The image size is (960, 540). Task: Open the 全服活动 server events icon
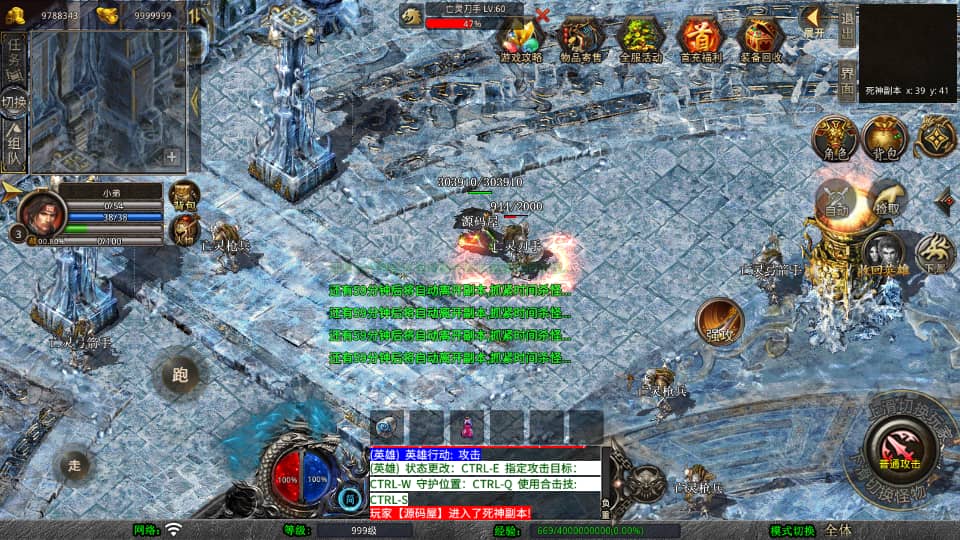tap(640, 37)
